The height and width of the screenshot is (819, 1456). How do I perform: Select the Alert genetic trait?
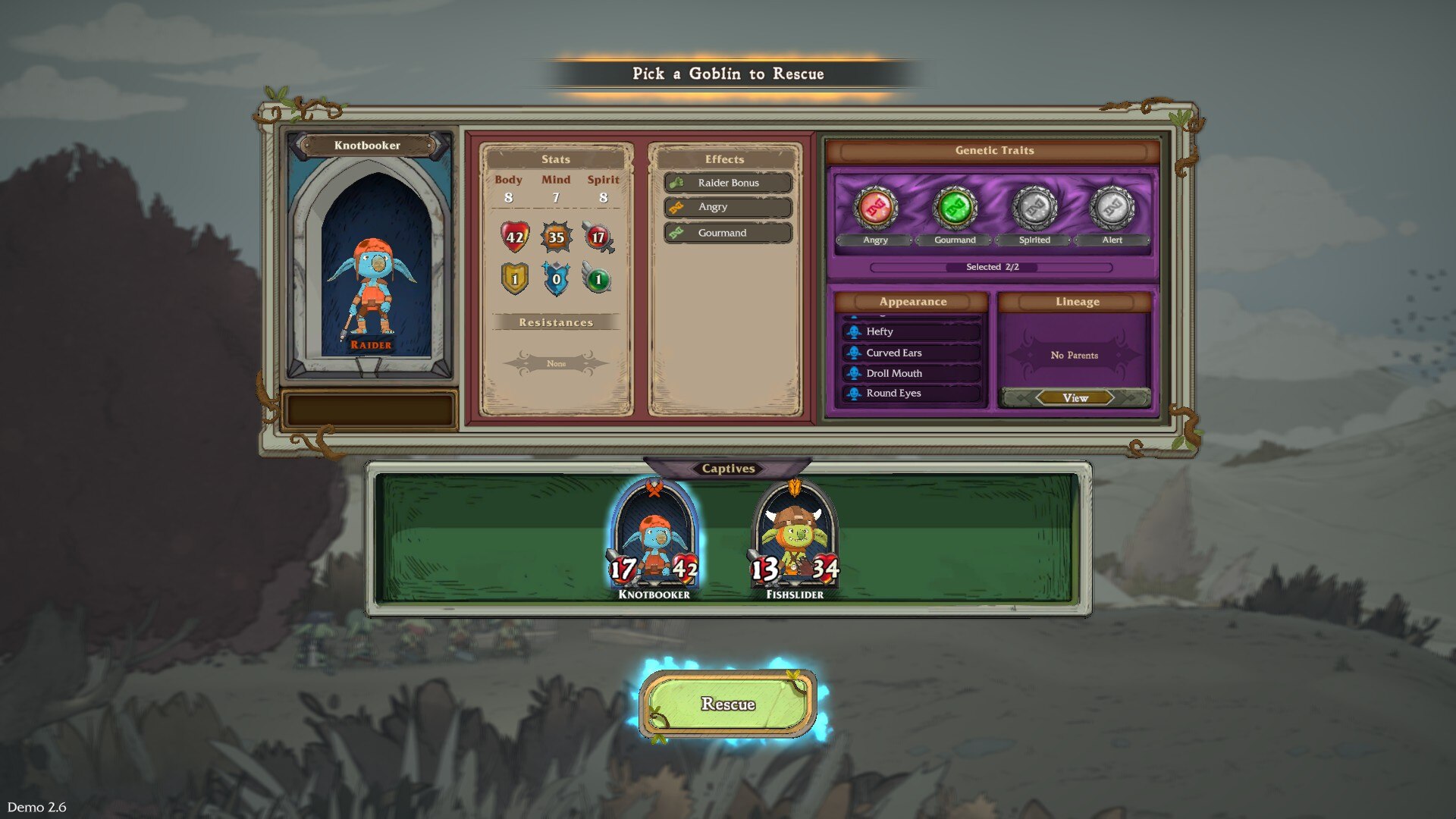coord(1112,208)
